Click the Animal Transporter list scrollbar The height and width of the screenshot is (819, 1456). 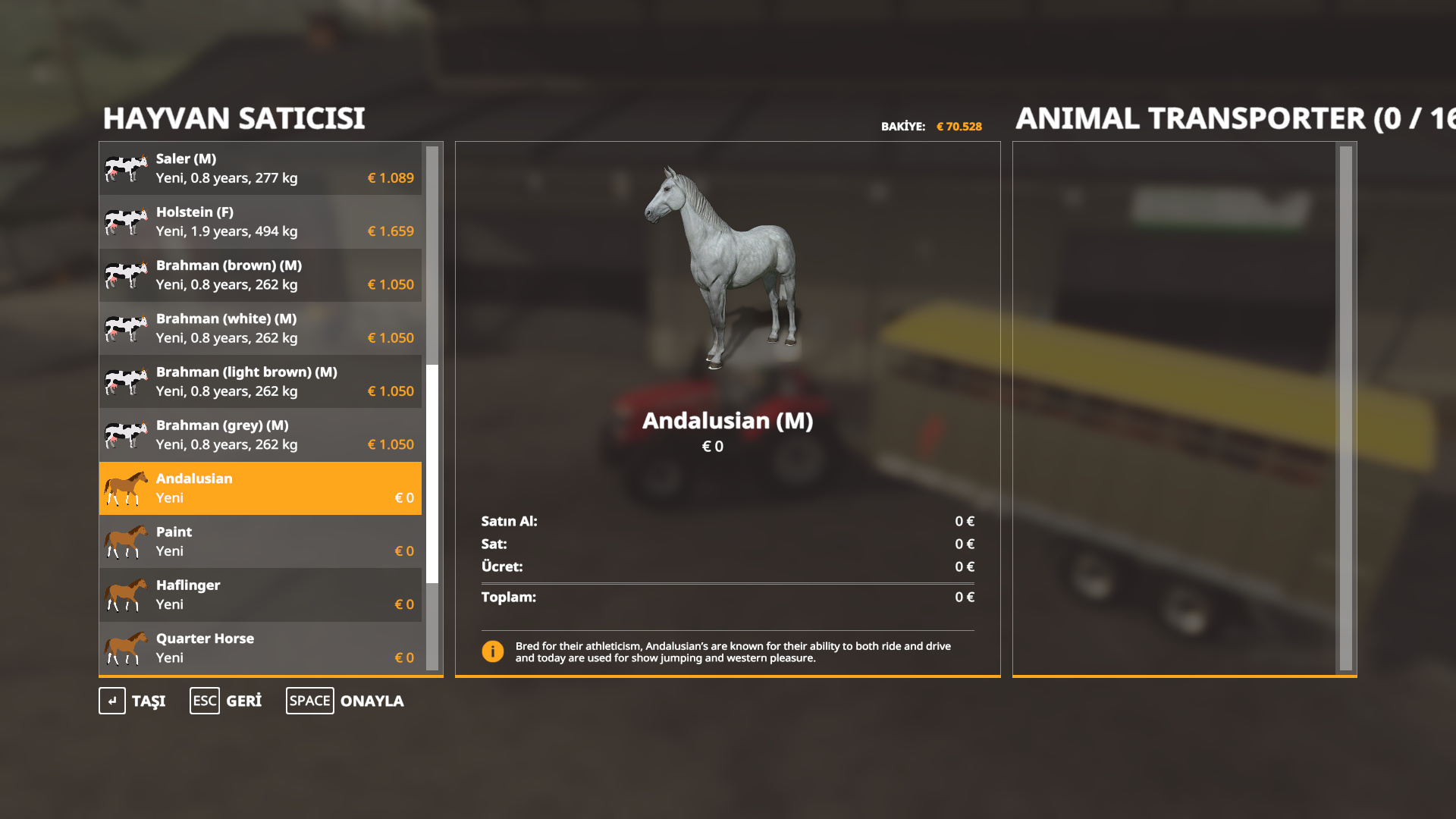pos(1346,408)
